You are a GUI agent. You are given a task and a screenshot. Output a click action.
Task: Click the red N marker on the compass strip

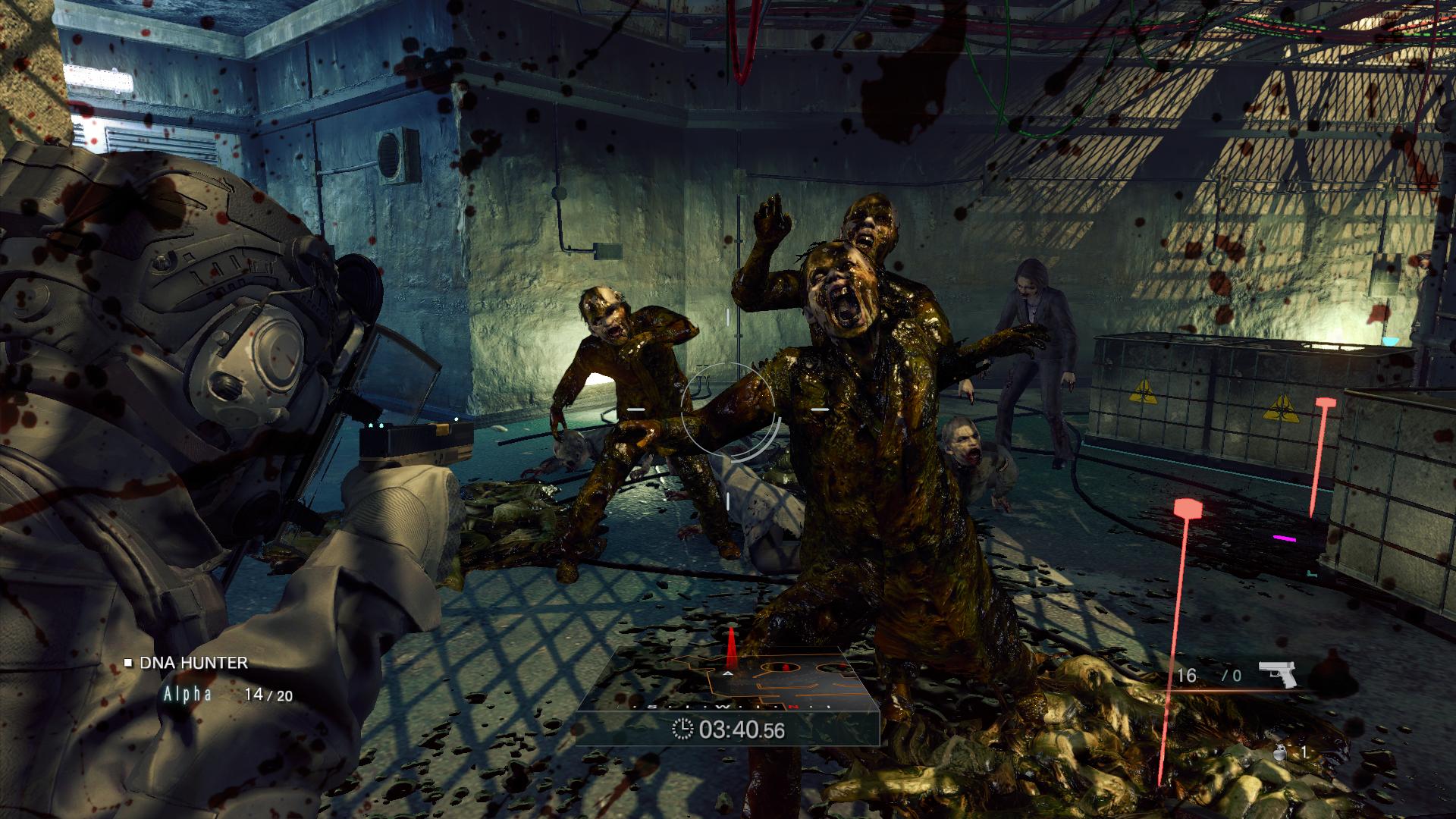tap(793, 707)
